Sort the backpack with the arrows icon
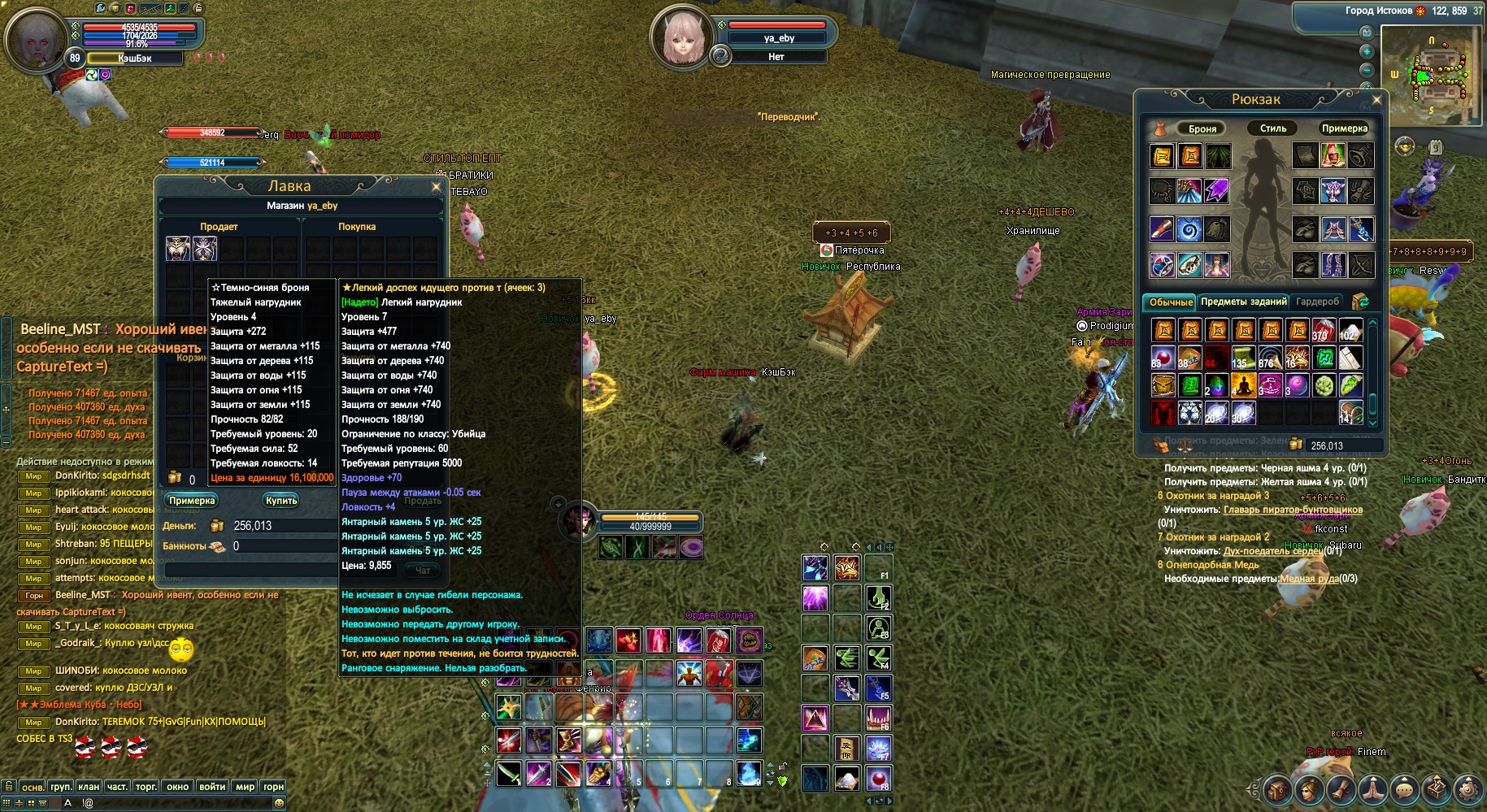1487x812 pixels. point(1359,302)
